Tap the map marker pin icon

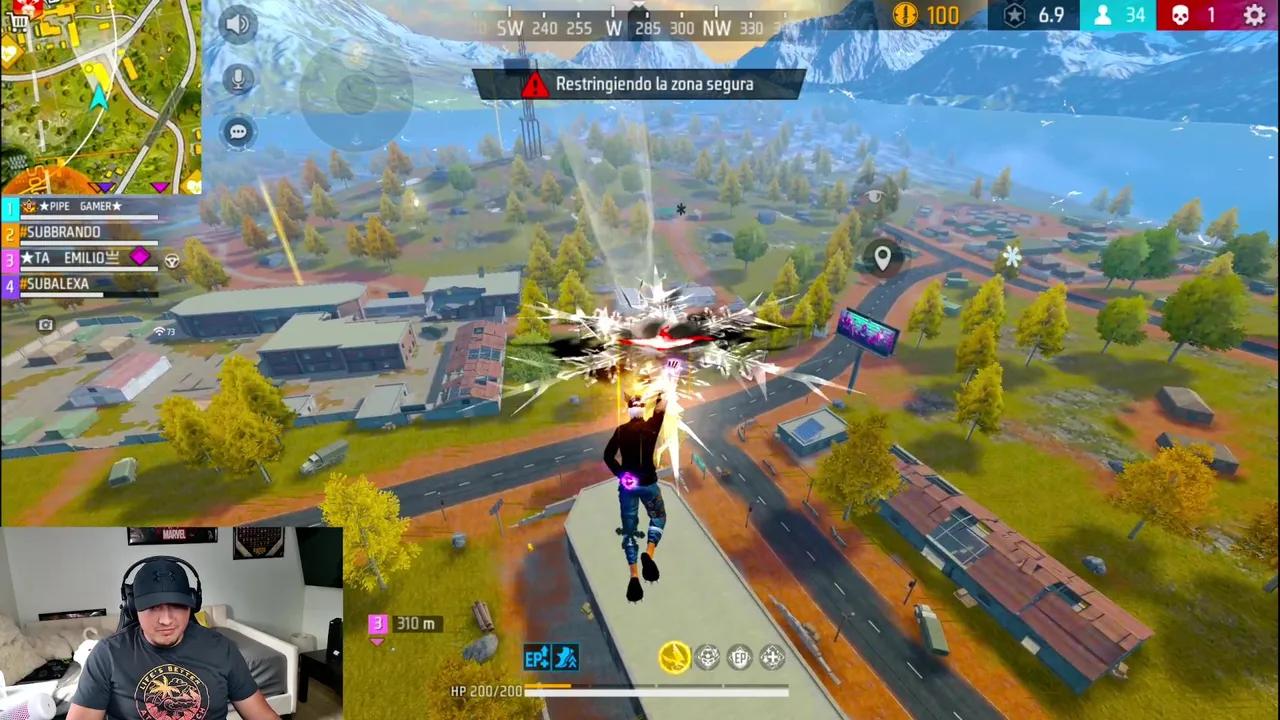tap(882, 258)
